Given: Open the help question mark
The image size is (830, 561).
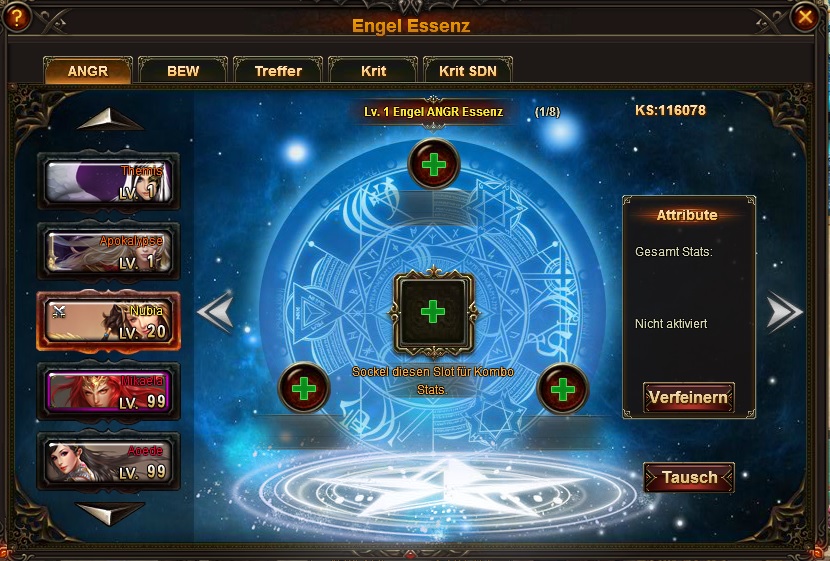Looking at the screenshot, I should pyautogui.click(x=17, y=17).
